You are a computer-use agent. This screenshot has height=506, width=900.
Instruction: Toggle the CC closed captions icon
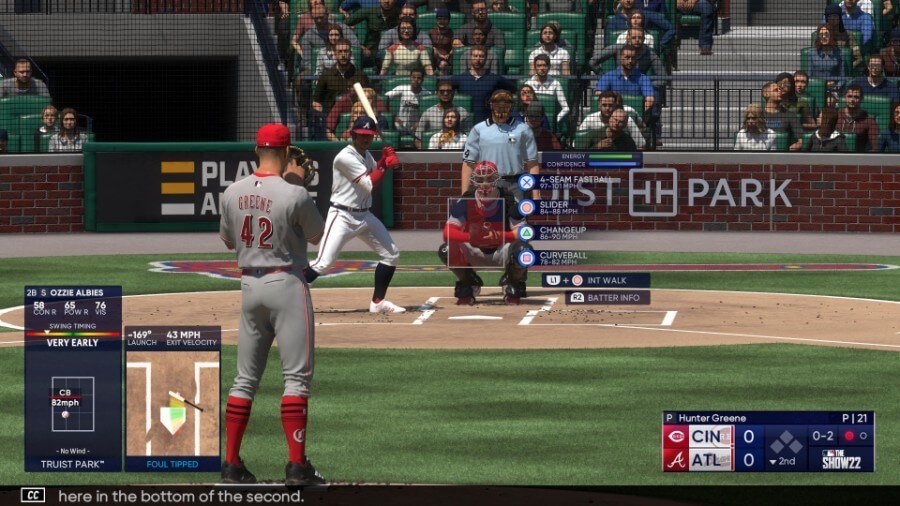coord(33,495)
